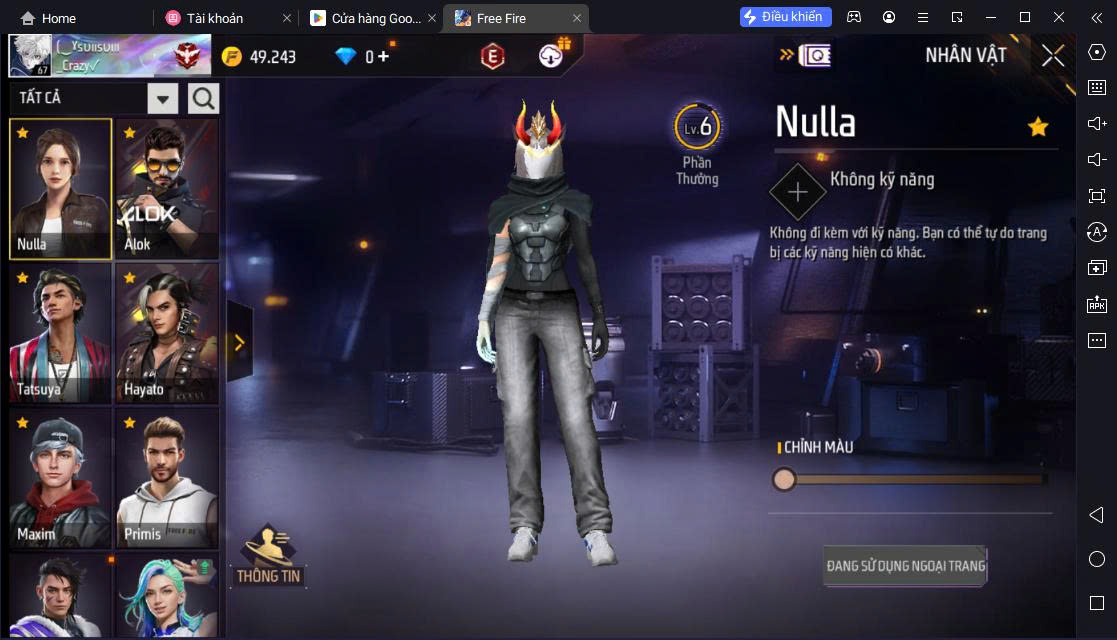This screenshot has height=640, width=1117.
Task: Add diamonds with the plus button
Action: pyautogui.click(x=383, y=56)
